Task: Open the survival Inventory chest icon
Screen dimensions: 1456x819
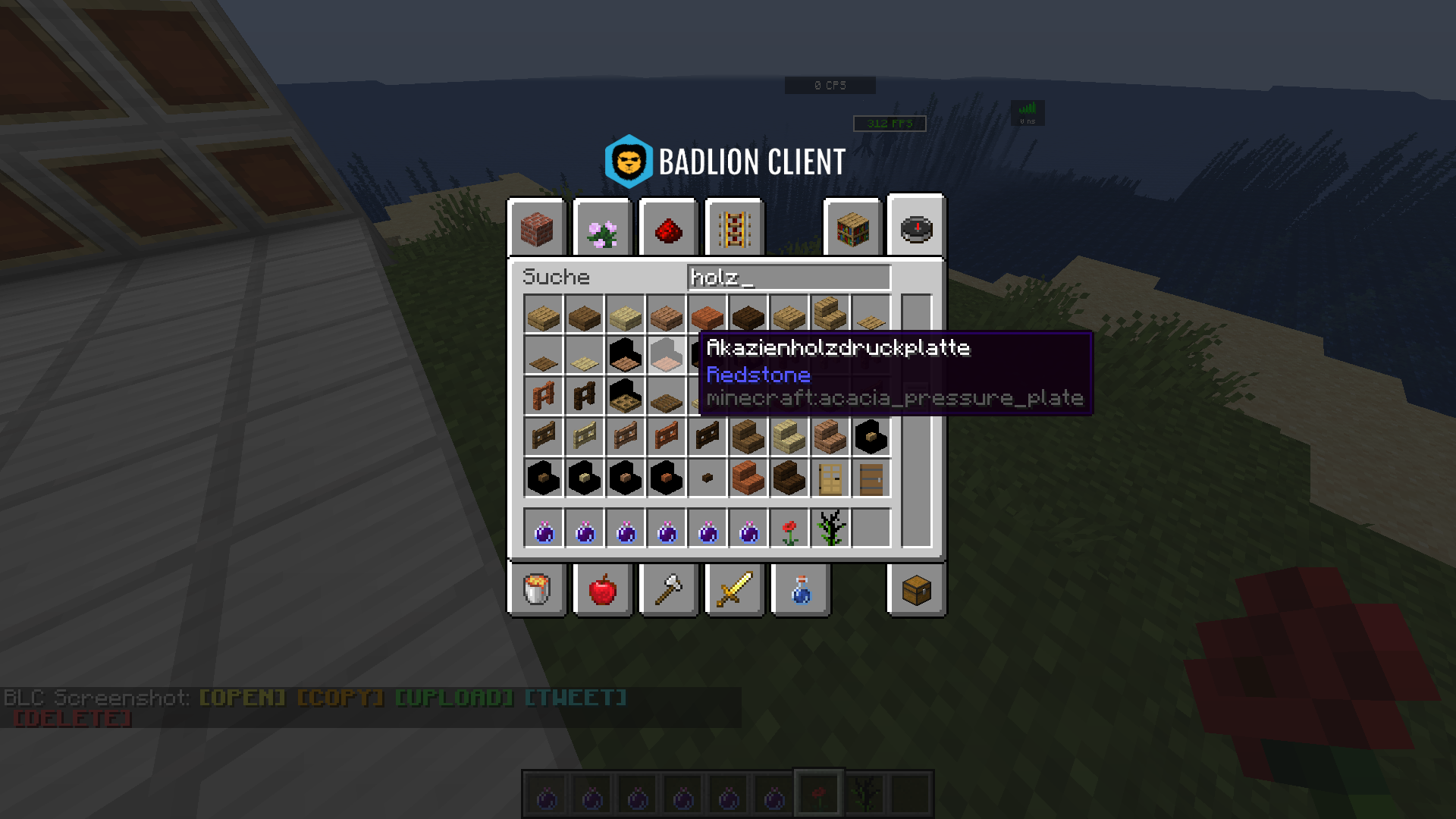Action: 915,591
